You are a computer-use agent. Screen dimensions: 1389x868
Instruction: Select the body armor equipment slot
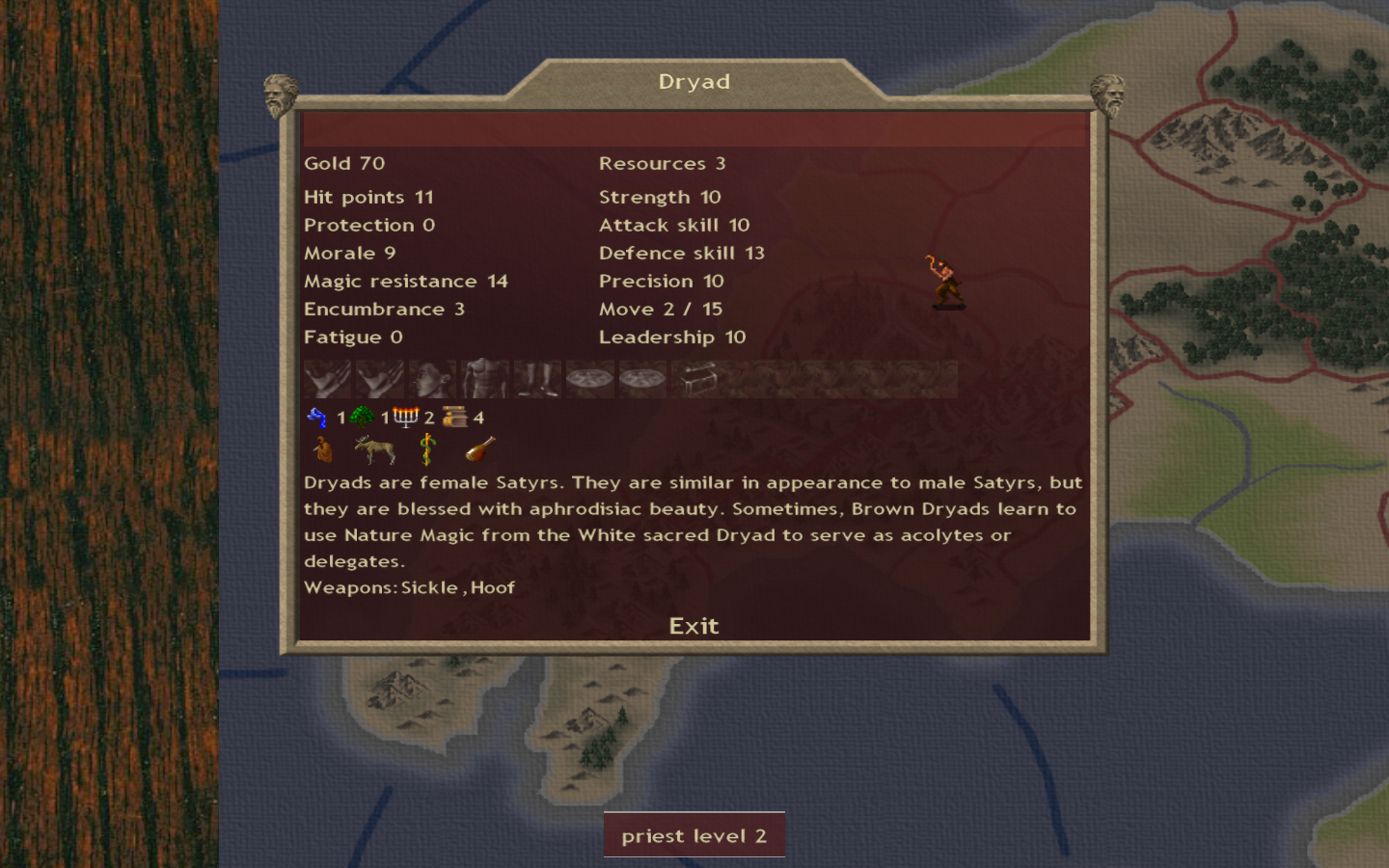pyautogui.click(x=484, y=379)
